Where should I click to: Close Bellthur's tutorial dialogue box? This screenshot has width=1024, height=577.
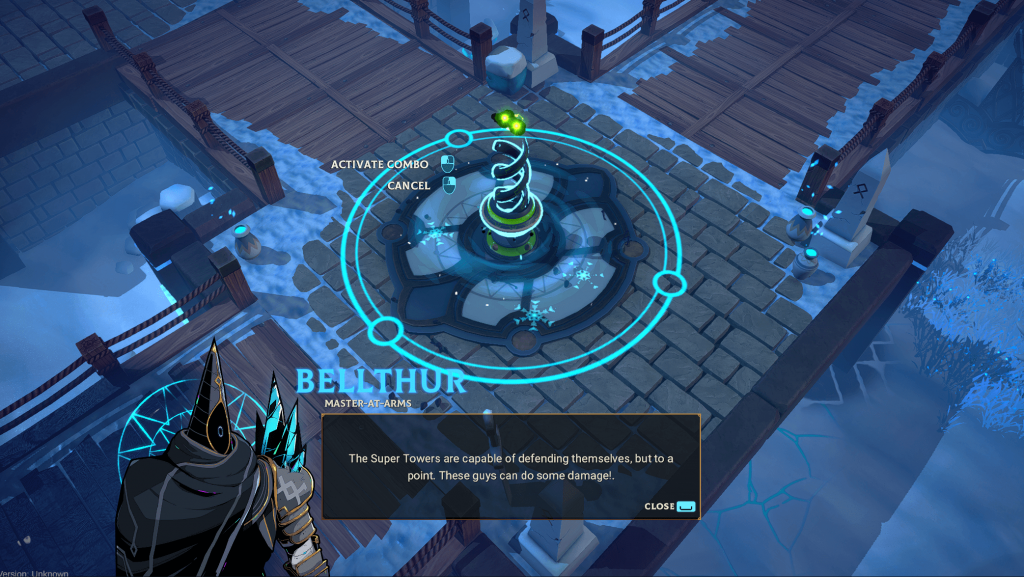[668, 506]
